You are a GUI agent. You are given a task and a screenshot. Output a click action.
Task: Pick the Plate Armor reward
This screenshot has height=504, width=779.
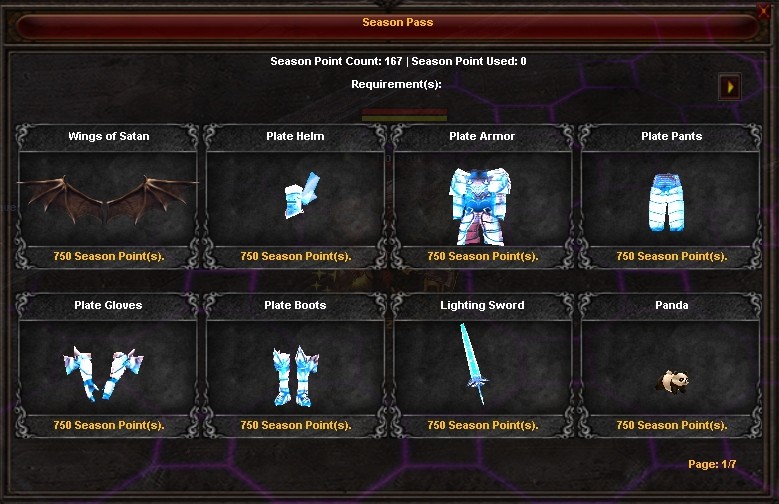point(482,197)
